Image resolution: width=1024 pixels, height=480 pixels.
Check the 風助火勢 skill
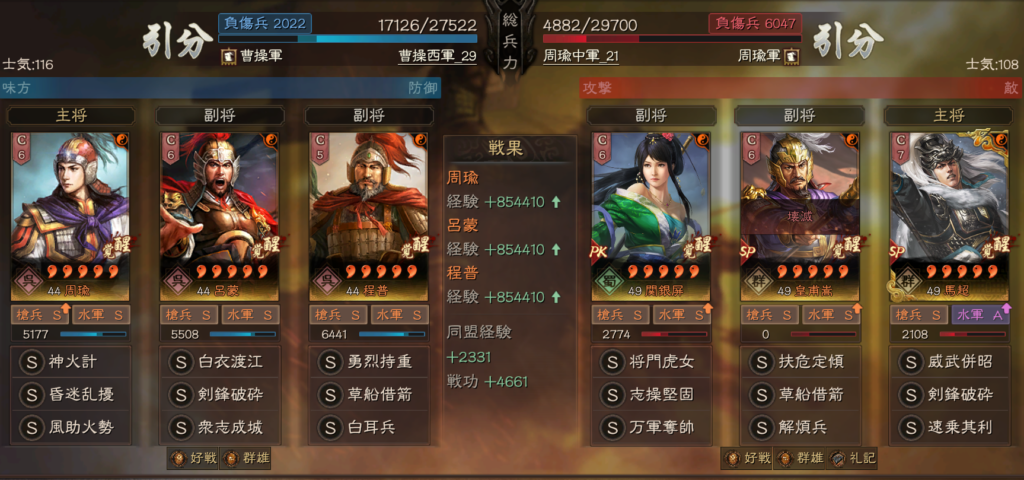(x=70, y=427)
